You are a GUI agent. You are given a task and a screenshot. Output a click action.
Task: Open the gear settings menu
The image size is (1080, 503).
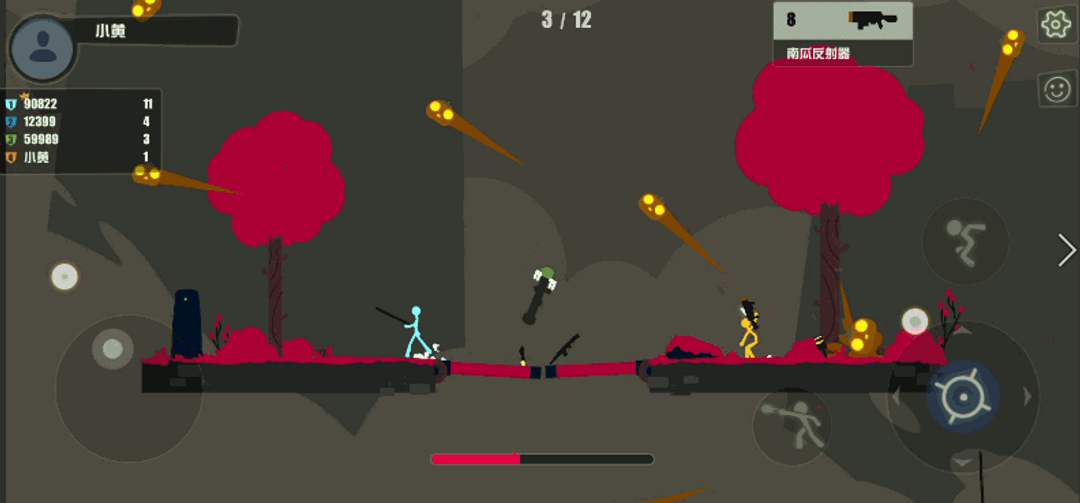[1056, 25]
